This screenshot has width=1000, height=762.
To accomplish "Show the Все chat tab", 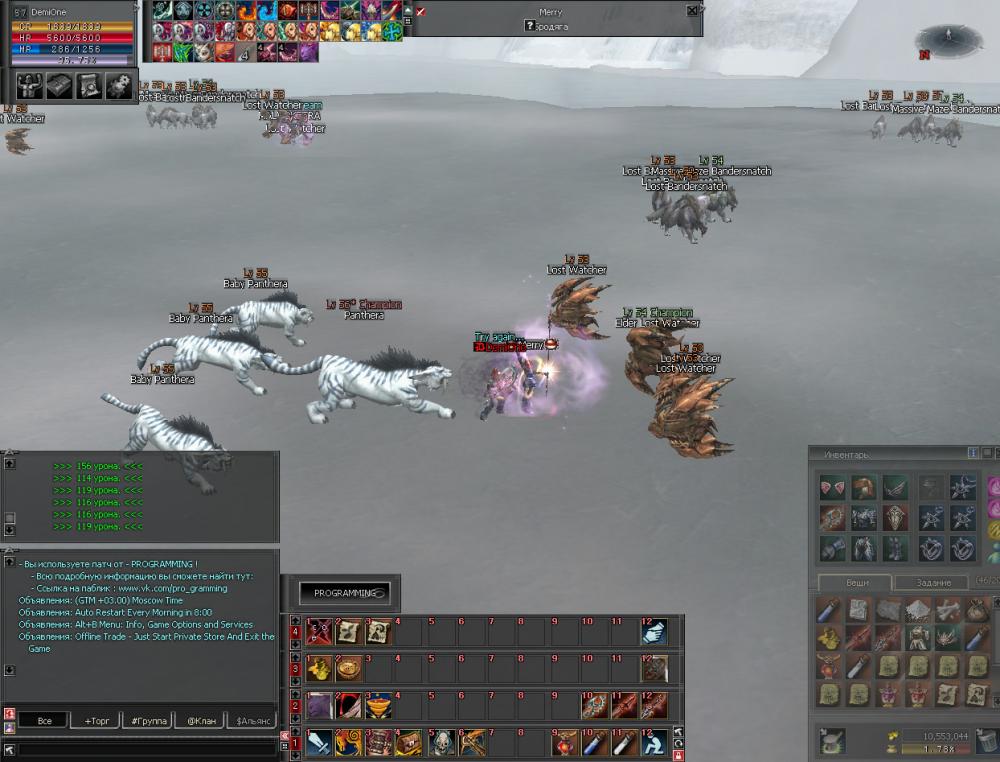I will coord(44,720).
